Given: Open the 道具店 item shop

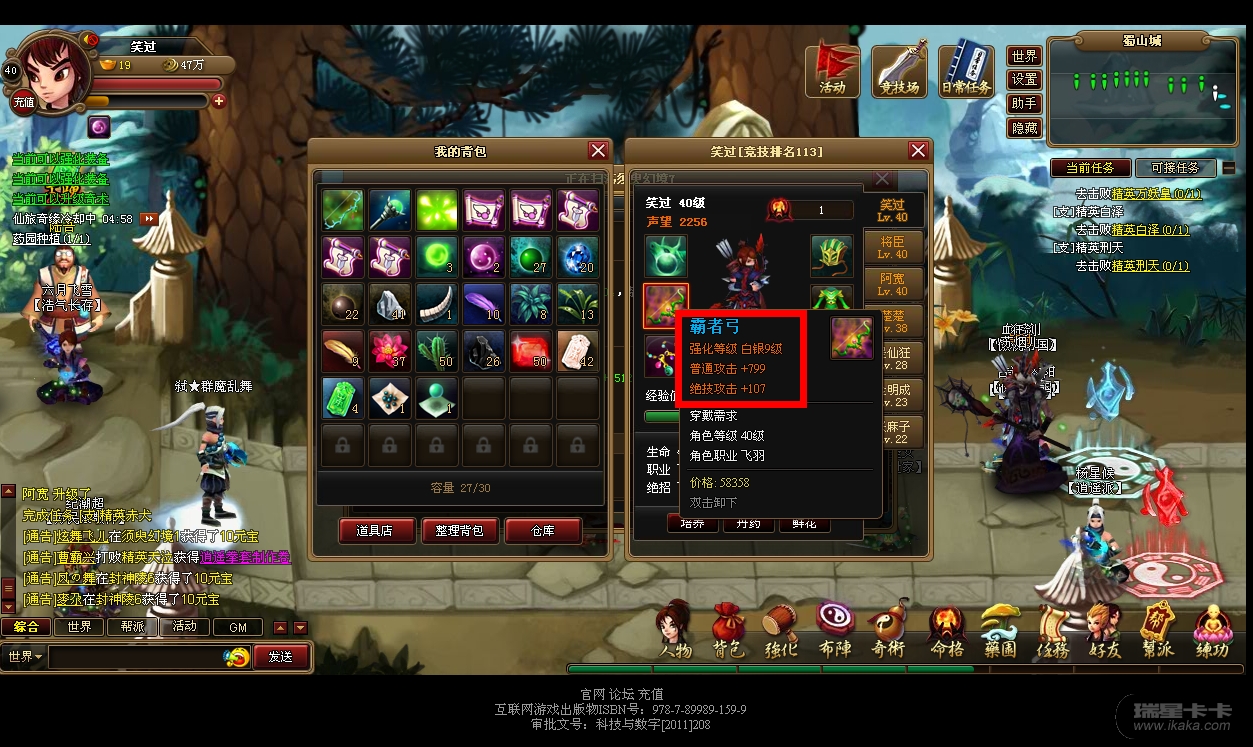Looking at the screenshot, I should pyautogui.click(x=374, y=531).
